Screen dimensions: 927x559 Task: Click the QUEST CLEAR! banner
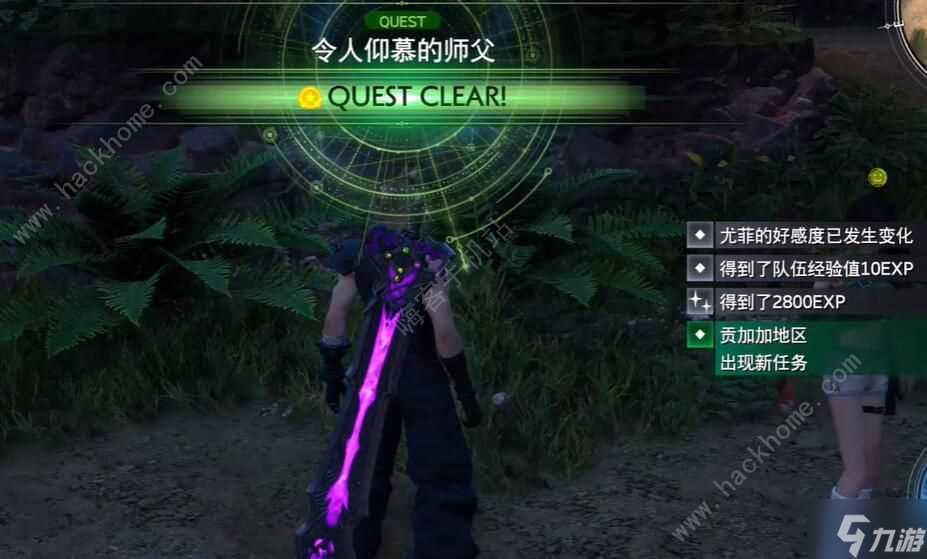(404, 97)
